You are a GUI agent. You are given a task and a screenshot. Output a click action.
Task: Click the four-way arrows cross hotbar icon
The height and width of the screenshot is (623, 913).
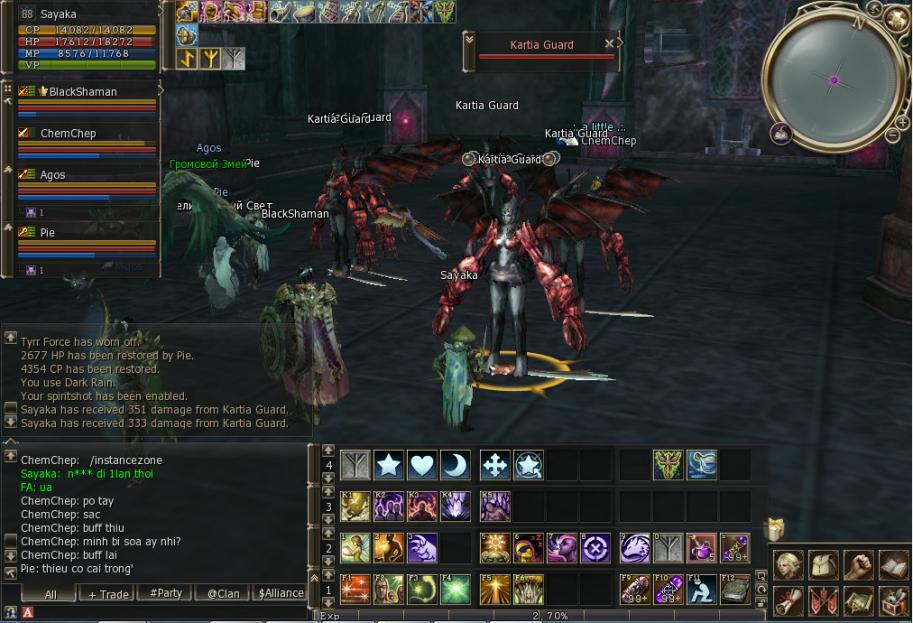tap(495, 465)
